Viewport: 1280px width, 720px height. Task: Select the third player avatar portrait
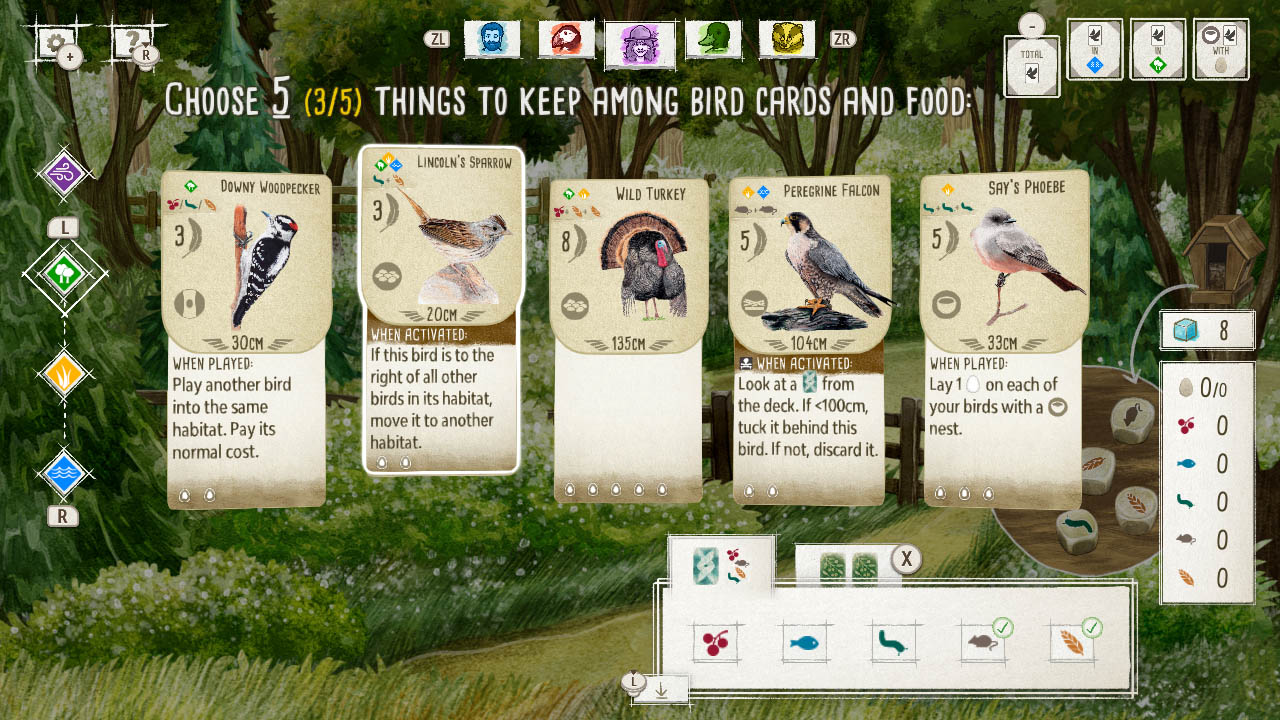(x=640, y=39)
